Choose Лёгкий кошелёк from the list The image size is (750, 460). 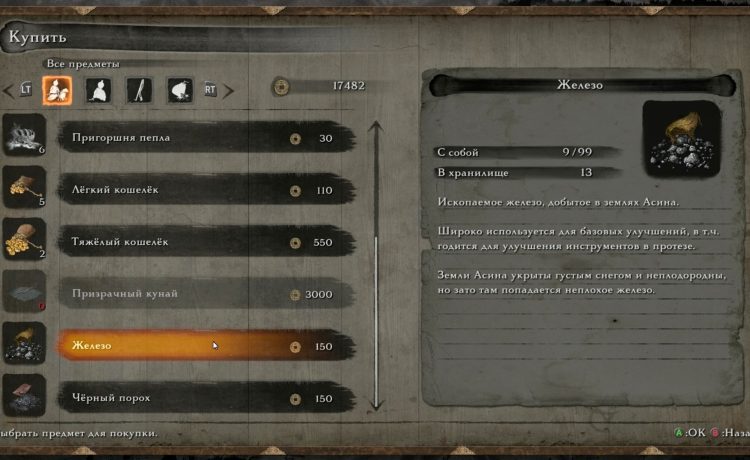click(200, 190)
